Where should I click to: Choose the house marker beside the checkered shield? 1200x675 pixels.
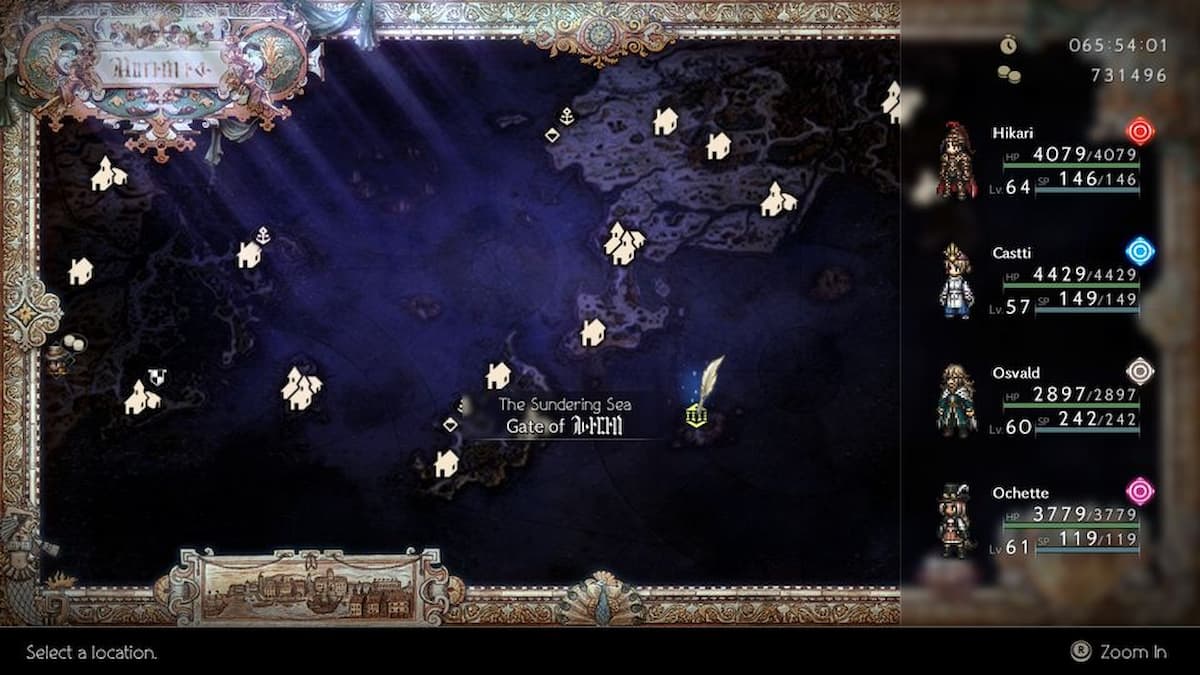click(x=139, y=398)
